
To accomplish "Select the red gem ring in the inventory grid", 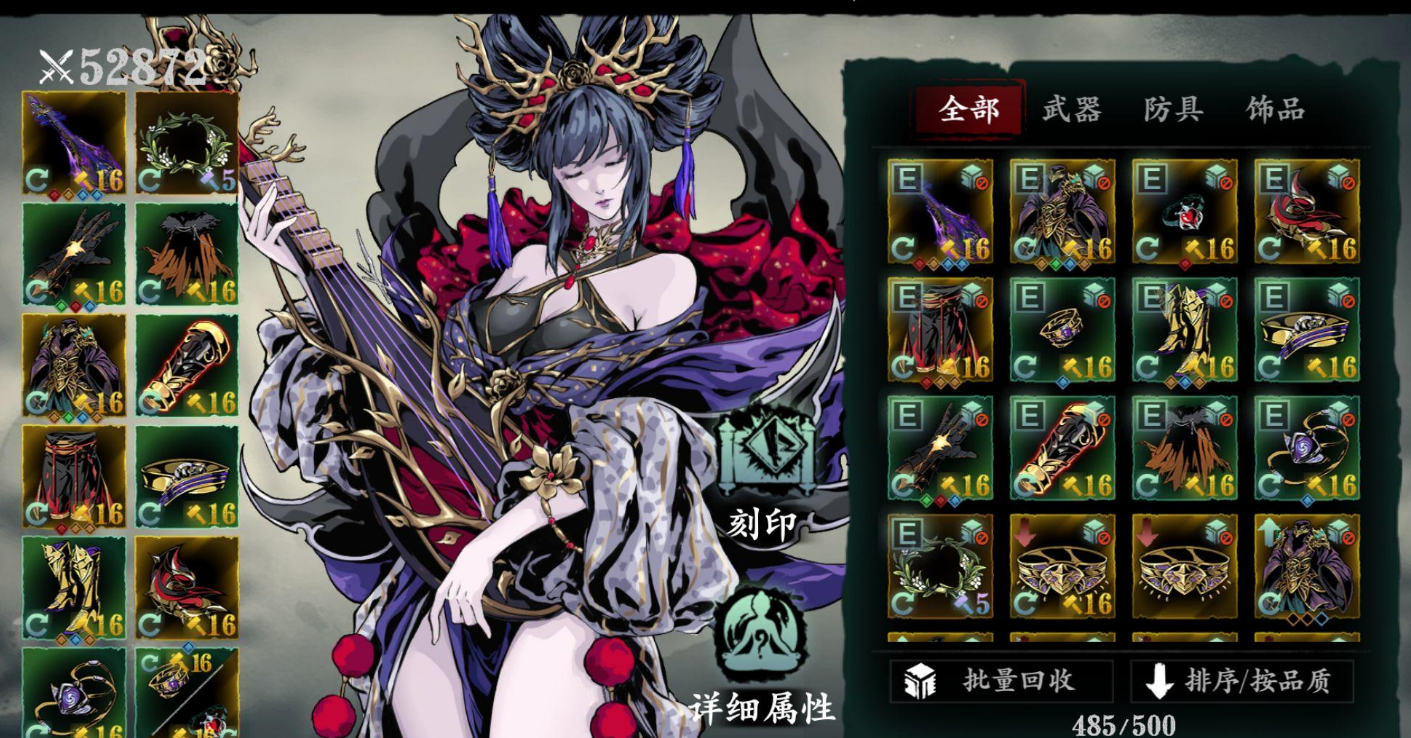I will 1184,211.
